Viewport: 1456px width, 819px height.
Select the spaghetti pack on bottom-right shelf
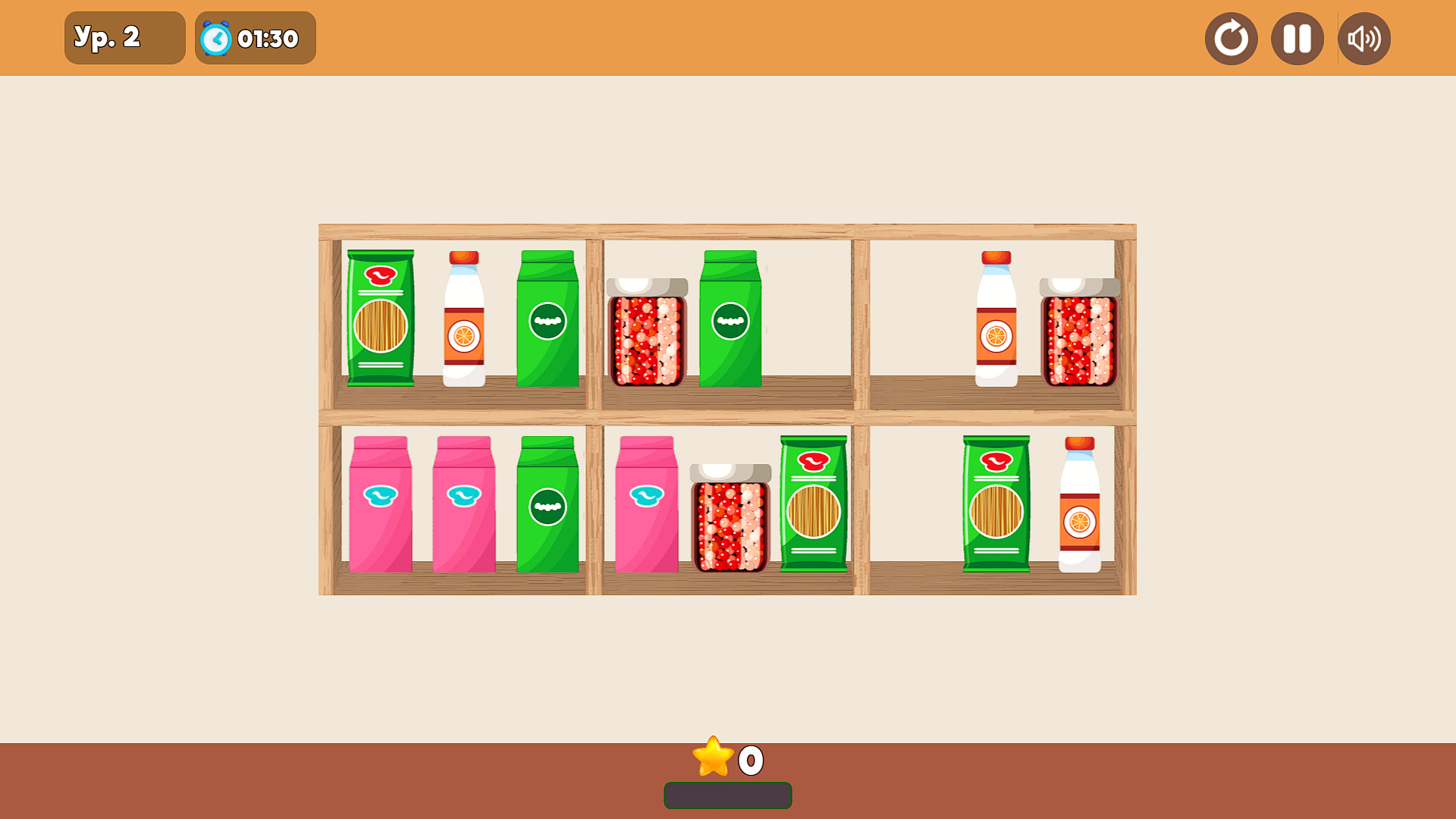996,500
